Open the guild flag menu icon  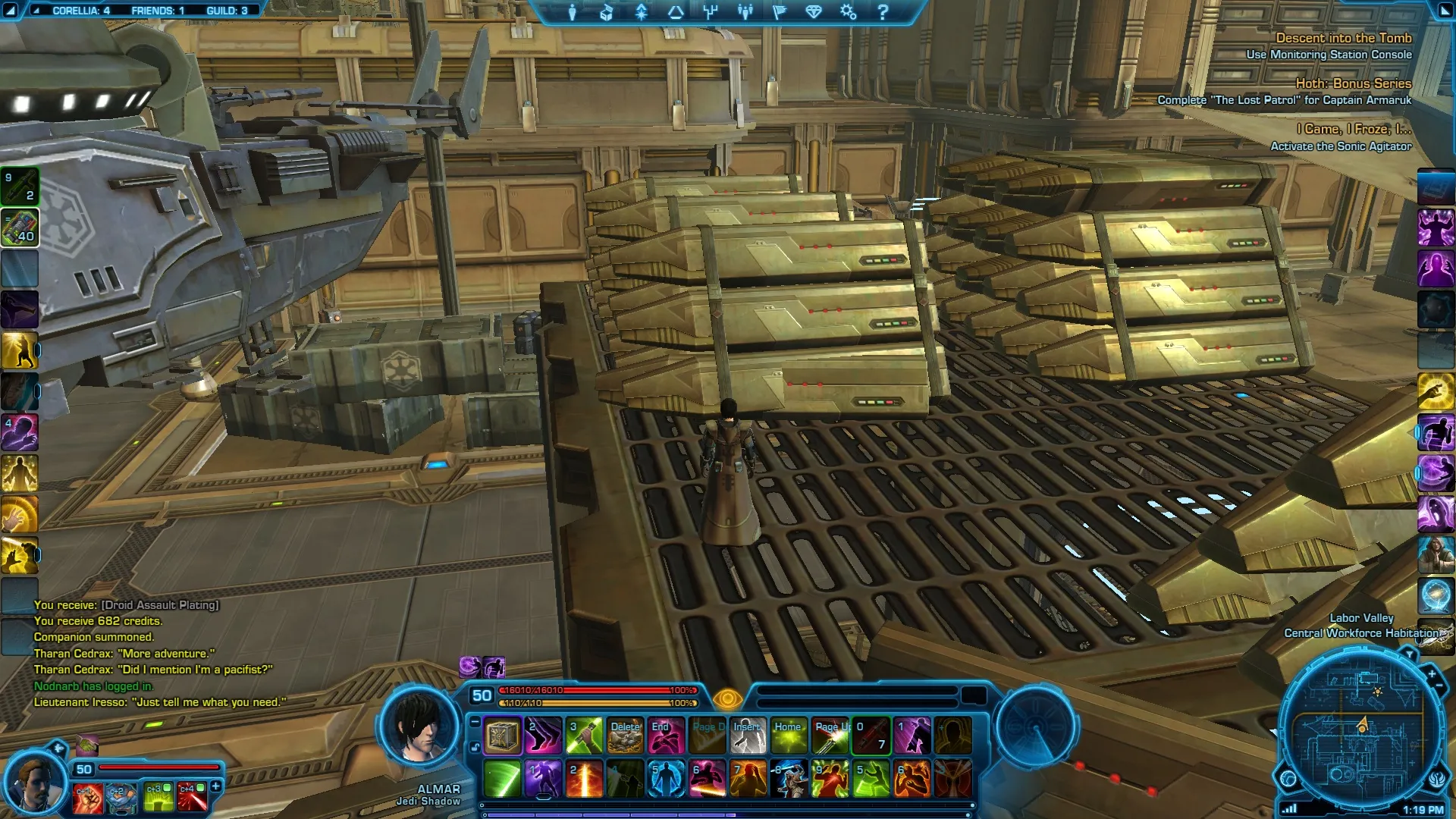coord(779,12)
